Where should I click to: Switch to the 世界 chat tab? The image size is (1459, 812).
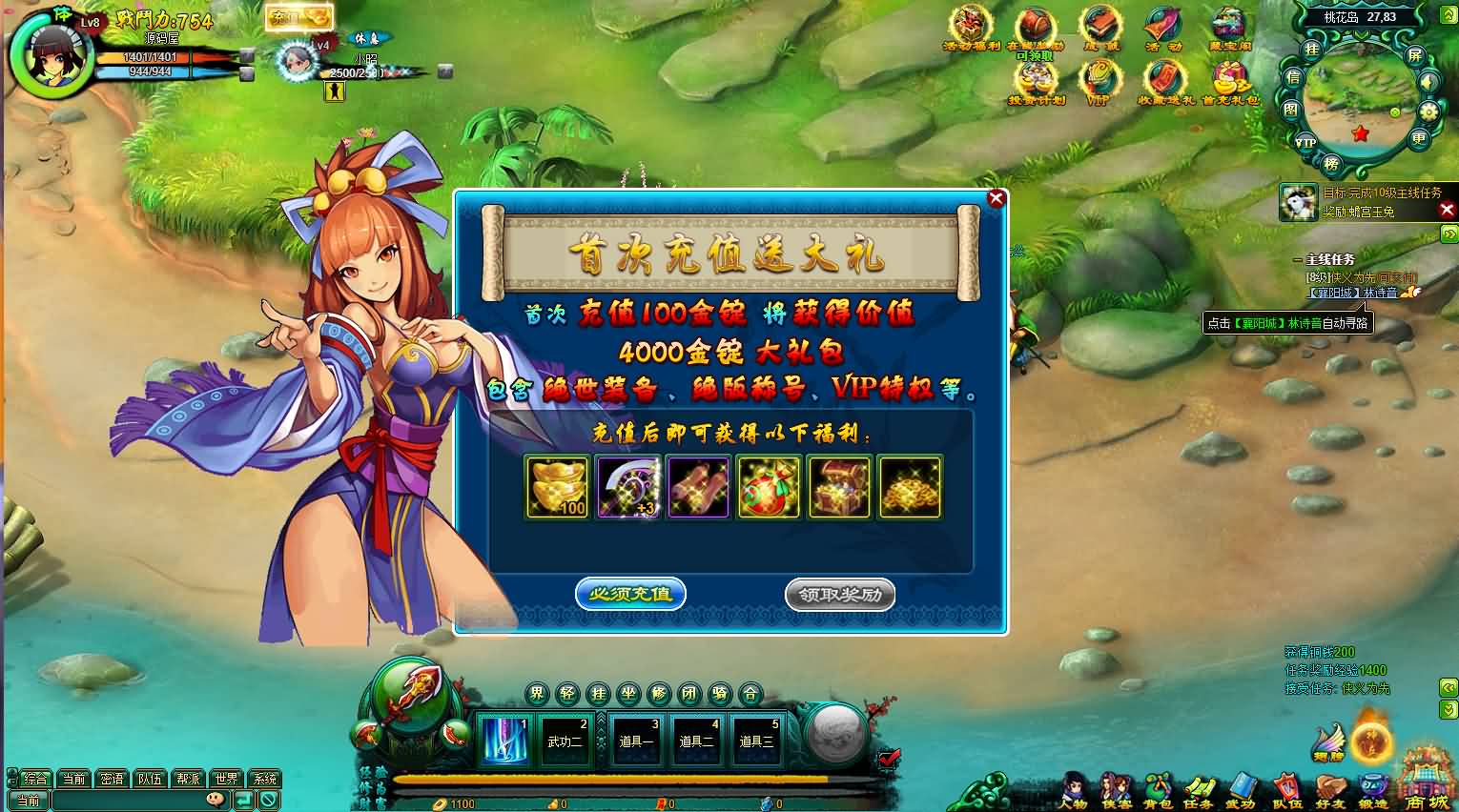(x=226, y=778)
